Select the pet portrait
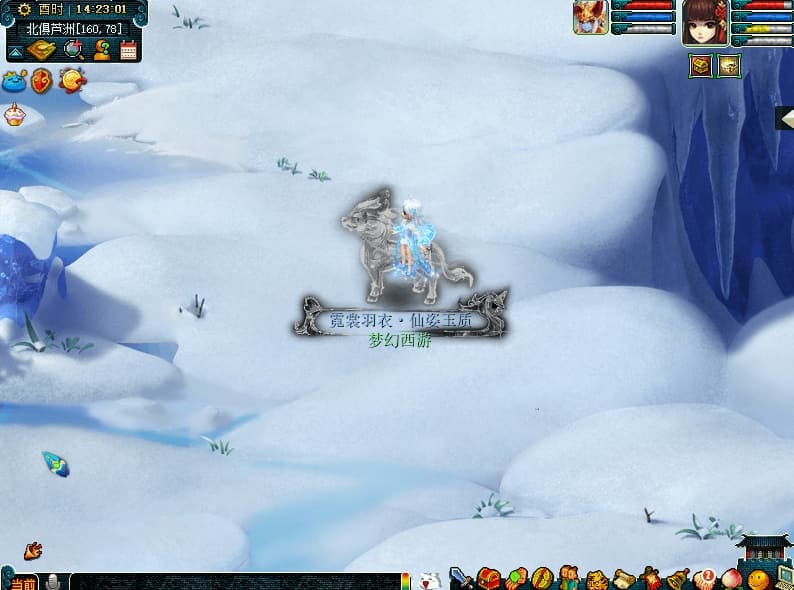 [590, 17]
